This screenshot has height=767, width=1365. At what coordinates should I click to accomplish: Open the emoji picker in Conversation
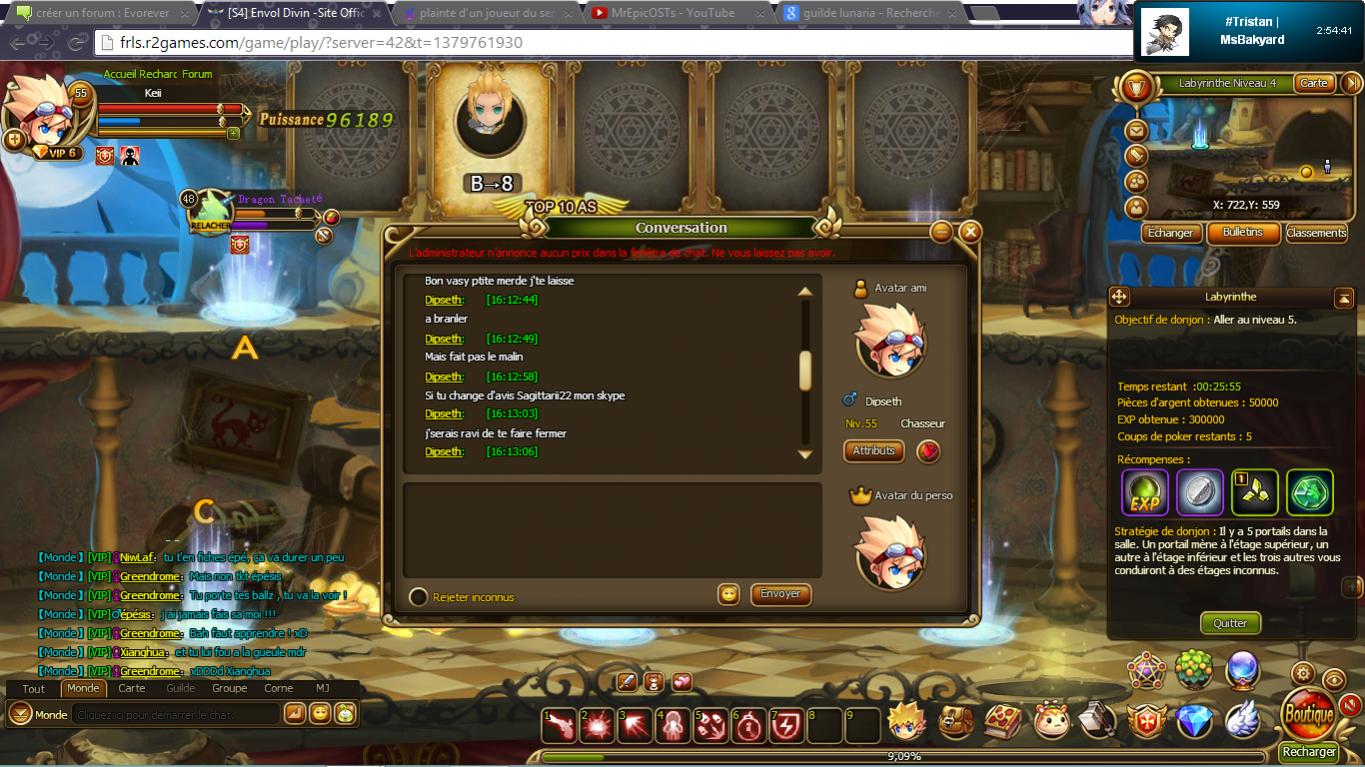point(729,594)
